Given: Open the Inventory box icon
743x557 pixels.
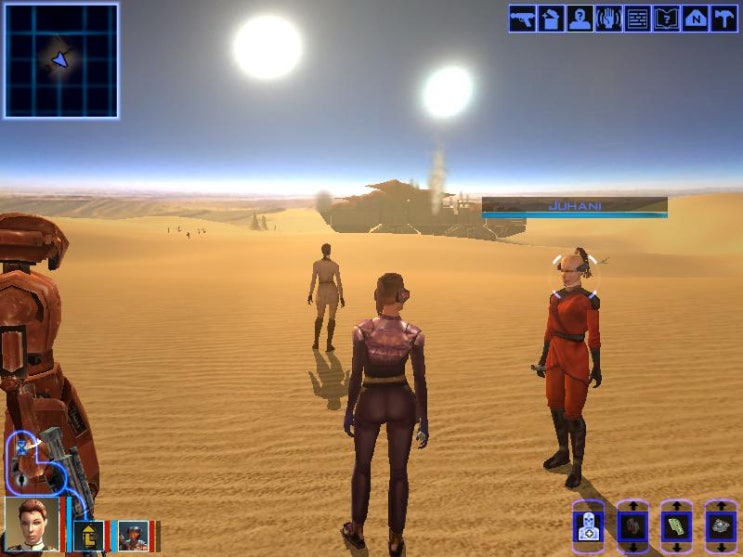Looking at the screenshot, I should tap(551, 18).
